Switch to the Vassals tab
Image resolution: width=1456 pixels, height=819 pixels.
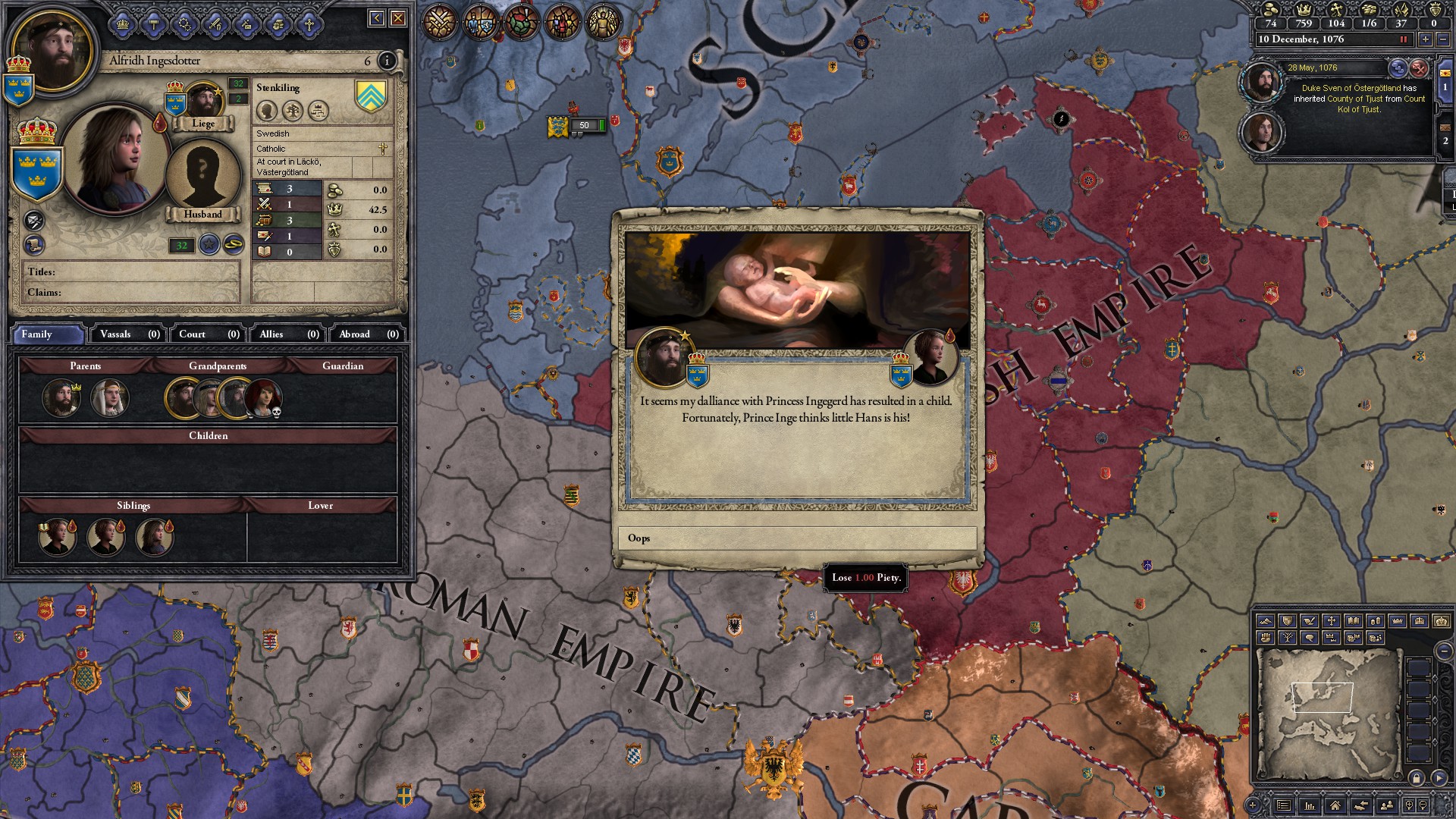pyautogui.click(x=129, y=334)
